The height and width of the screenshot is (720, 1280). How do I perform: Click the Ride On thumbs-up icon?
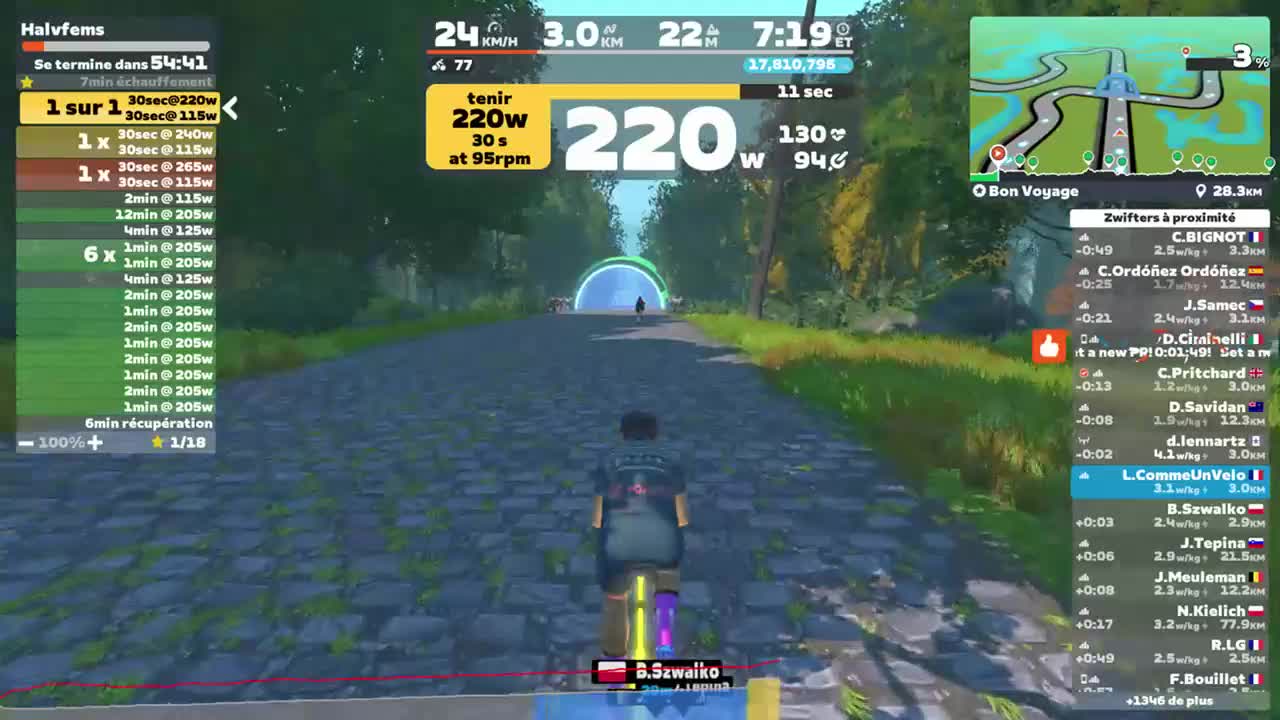click(1048, 346)
